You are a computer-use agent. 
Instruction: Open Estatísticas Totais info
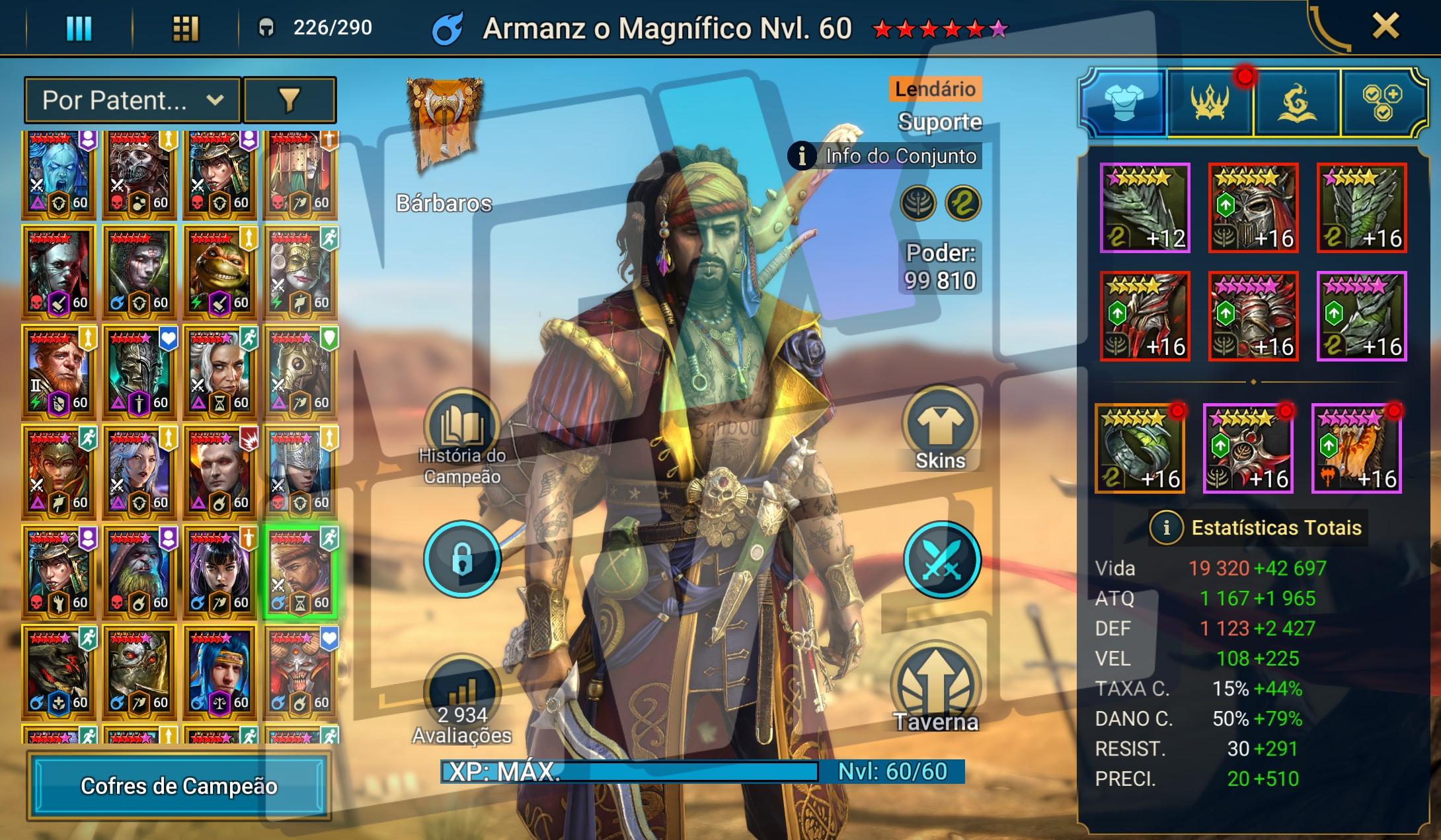point(1166,527)
